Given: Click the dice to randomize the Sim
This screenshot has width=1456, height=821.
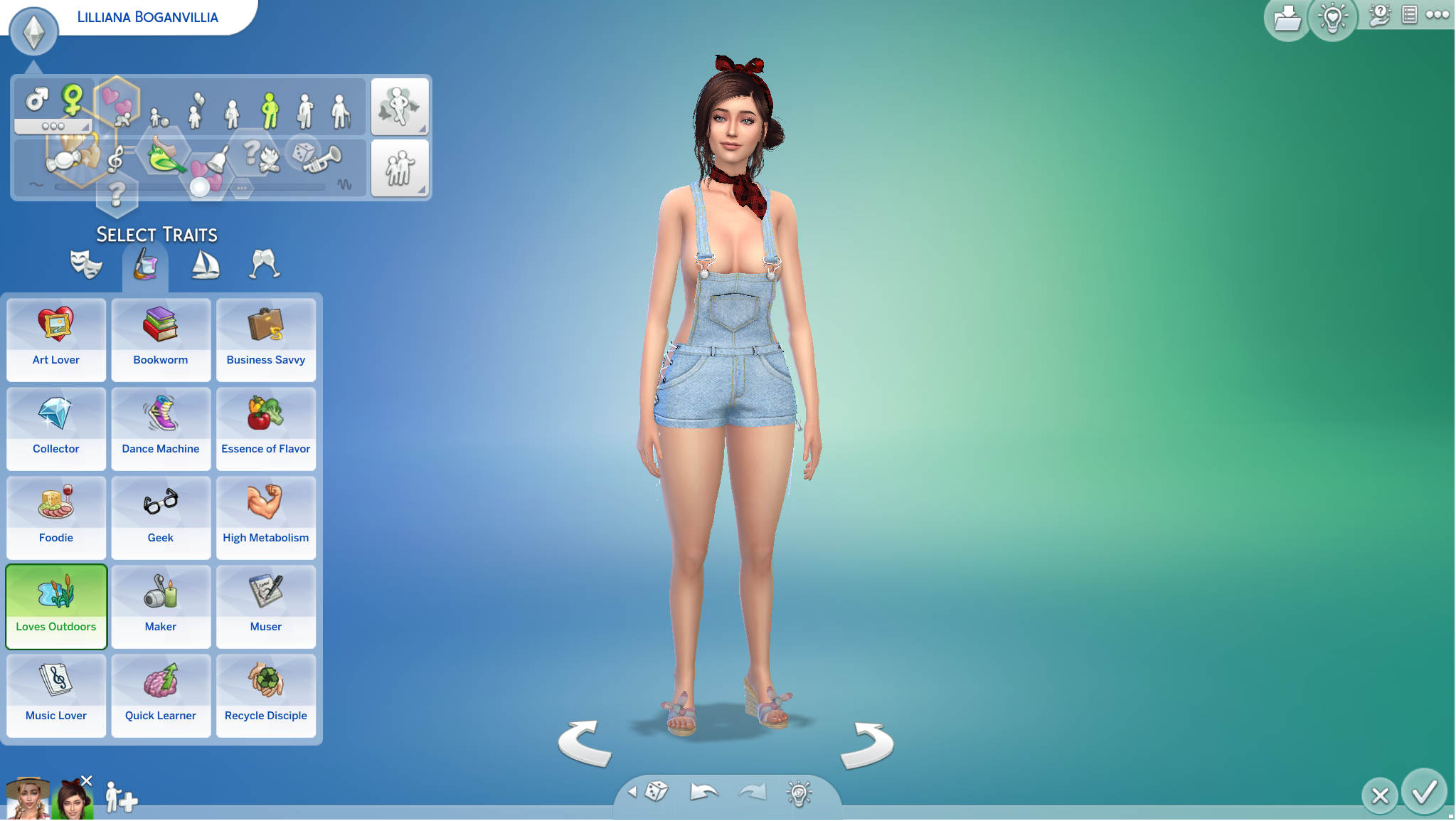Looking at the screenshot, I should click(x=654, y=792).
